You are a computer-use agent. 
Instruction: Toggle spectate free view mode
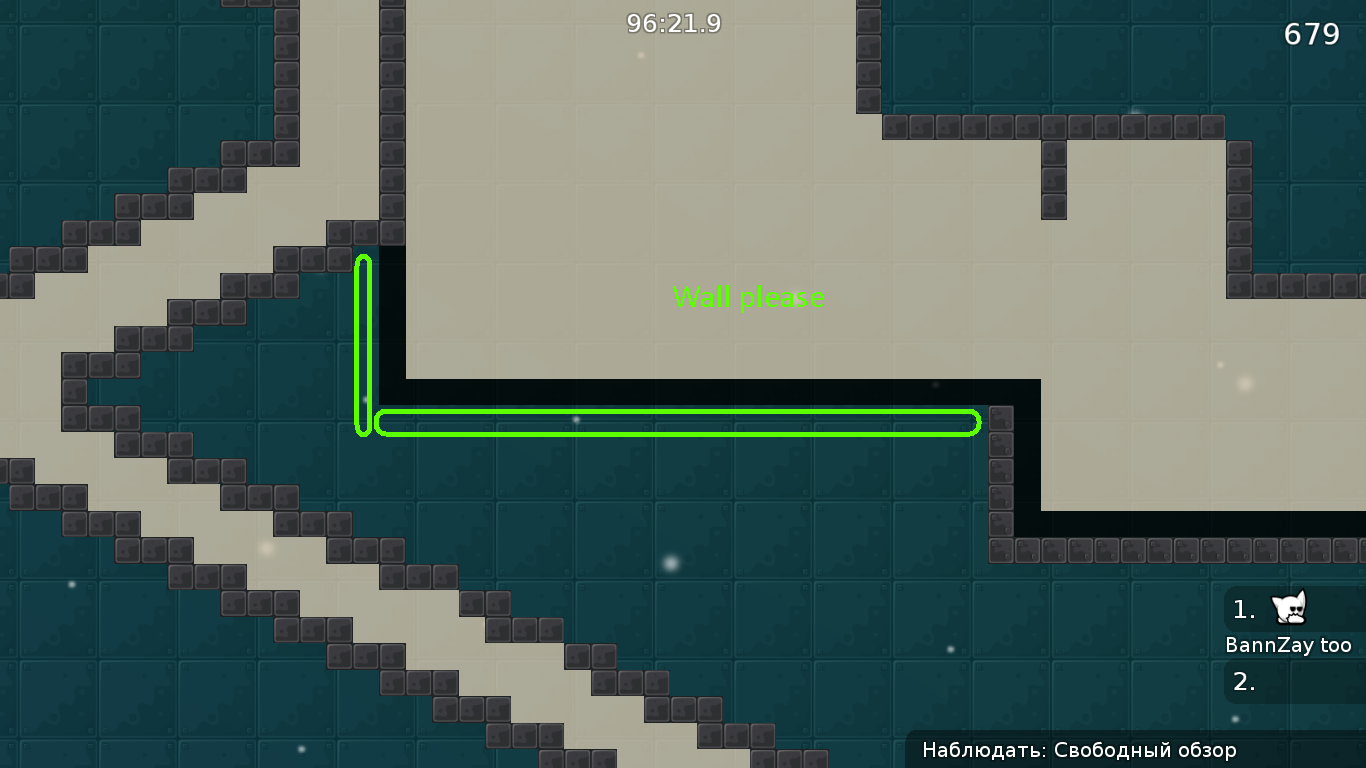coord(1135,749)
